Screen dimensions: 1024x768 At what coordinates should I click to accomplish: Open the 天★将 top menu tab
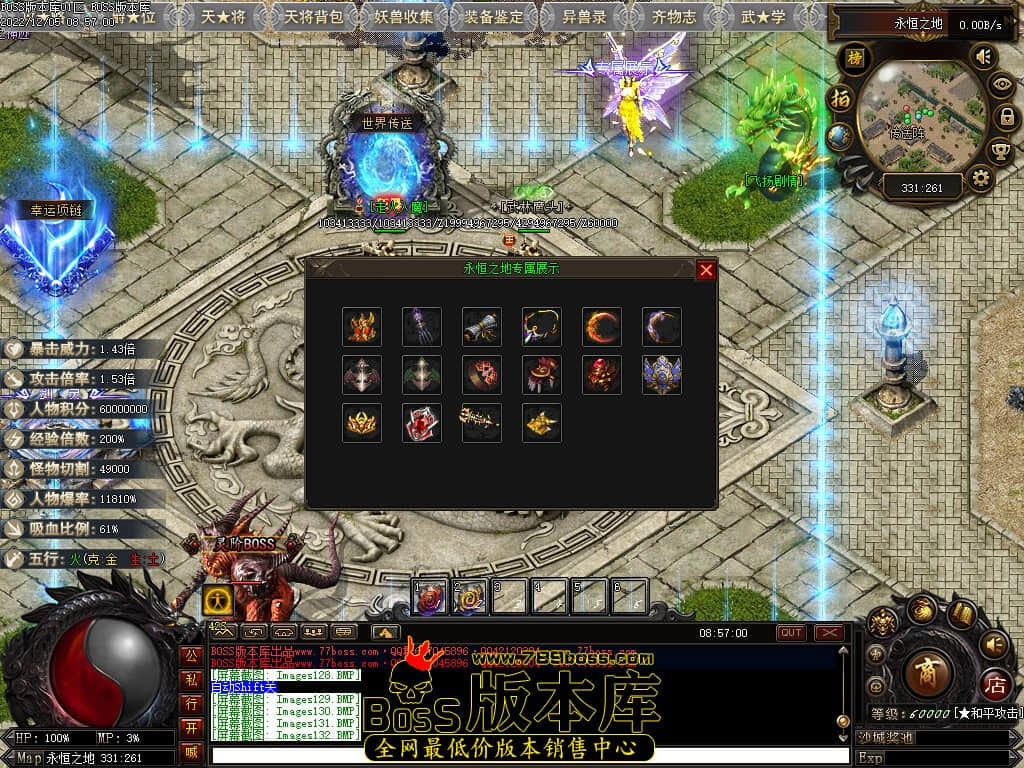(222, 16)
